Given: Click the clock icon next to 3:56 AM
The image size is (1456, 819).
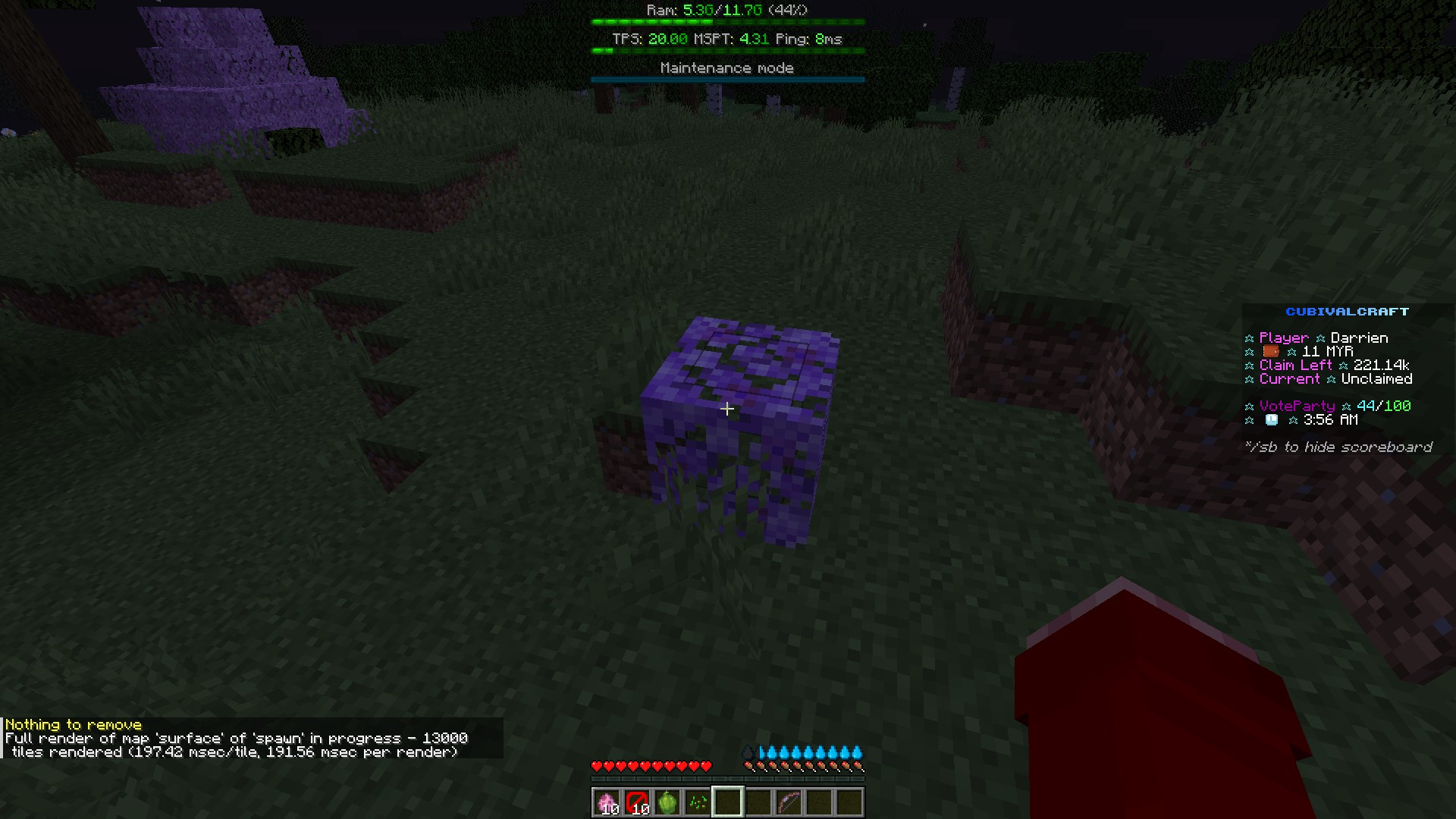Looking at the screenshot, I should click(x=1271, y=419).
